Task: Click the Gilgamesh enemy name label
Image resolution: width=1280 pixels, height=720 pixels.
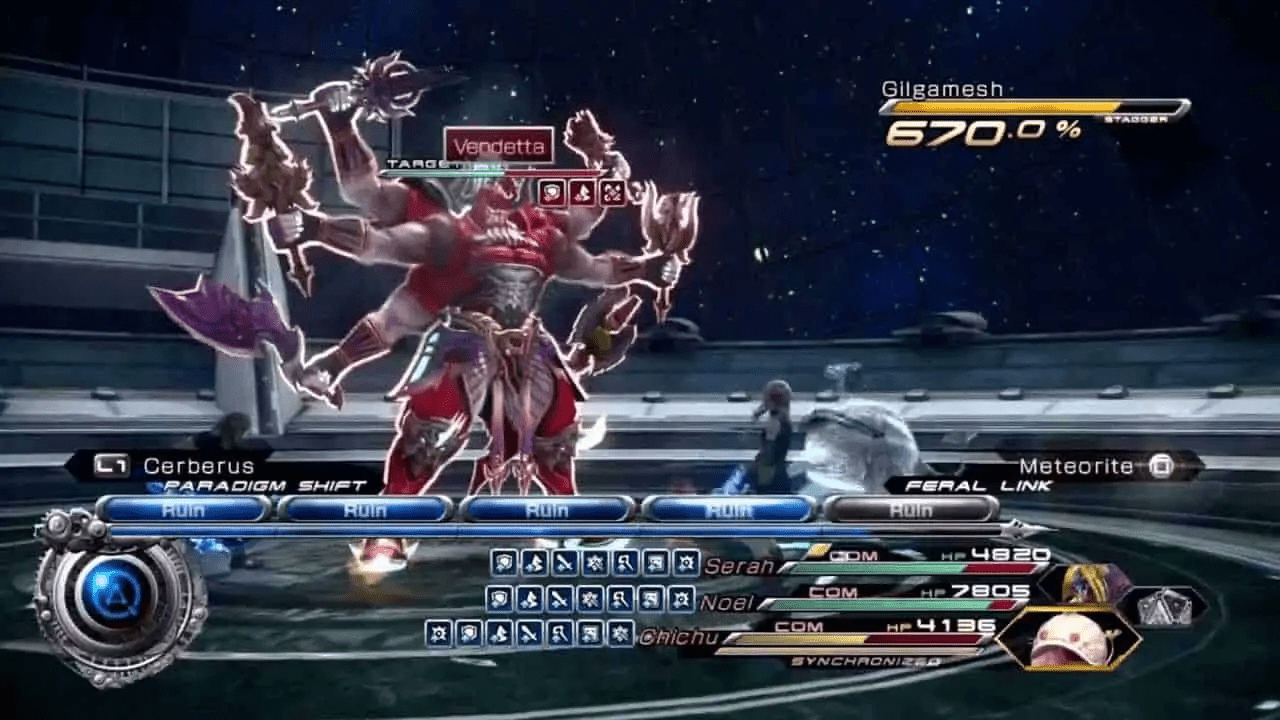Action: 943,88
